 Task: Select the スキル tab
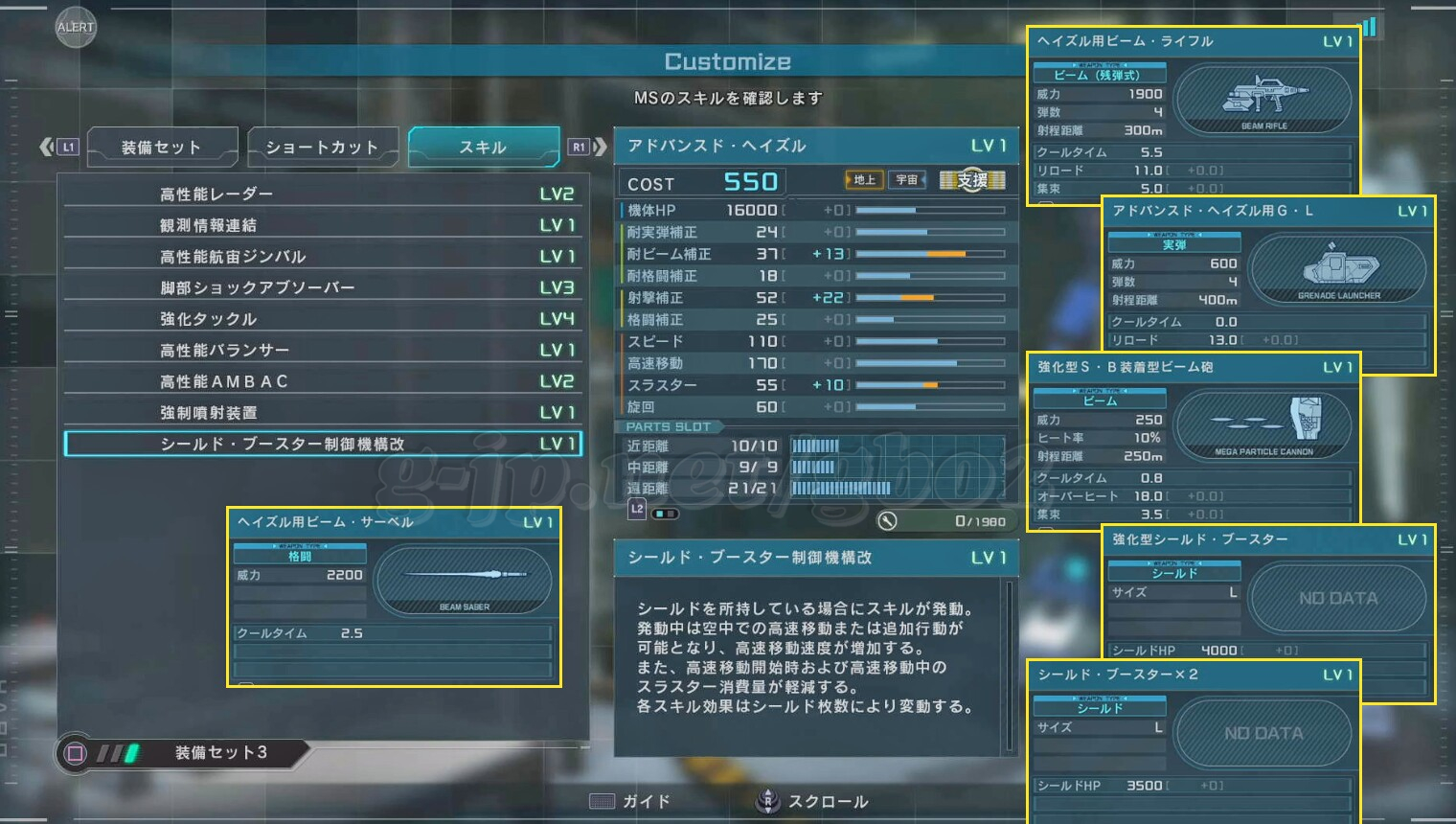(483, 148)
